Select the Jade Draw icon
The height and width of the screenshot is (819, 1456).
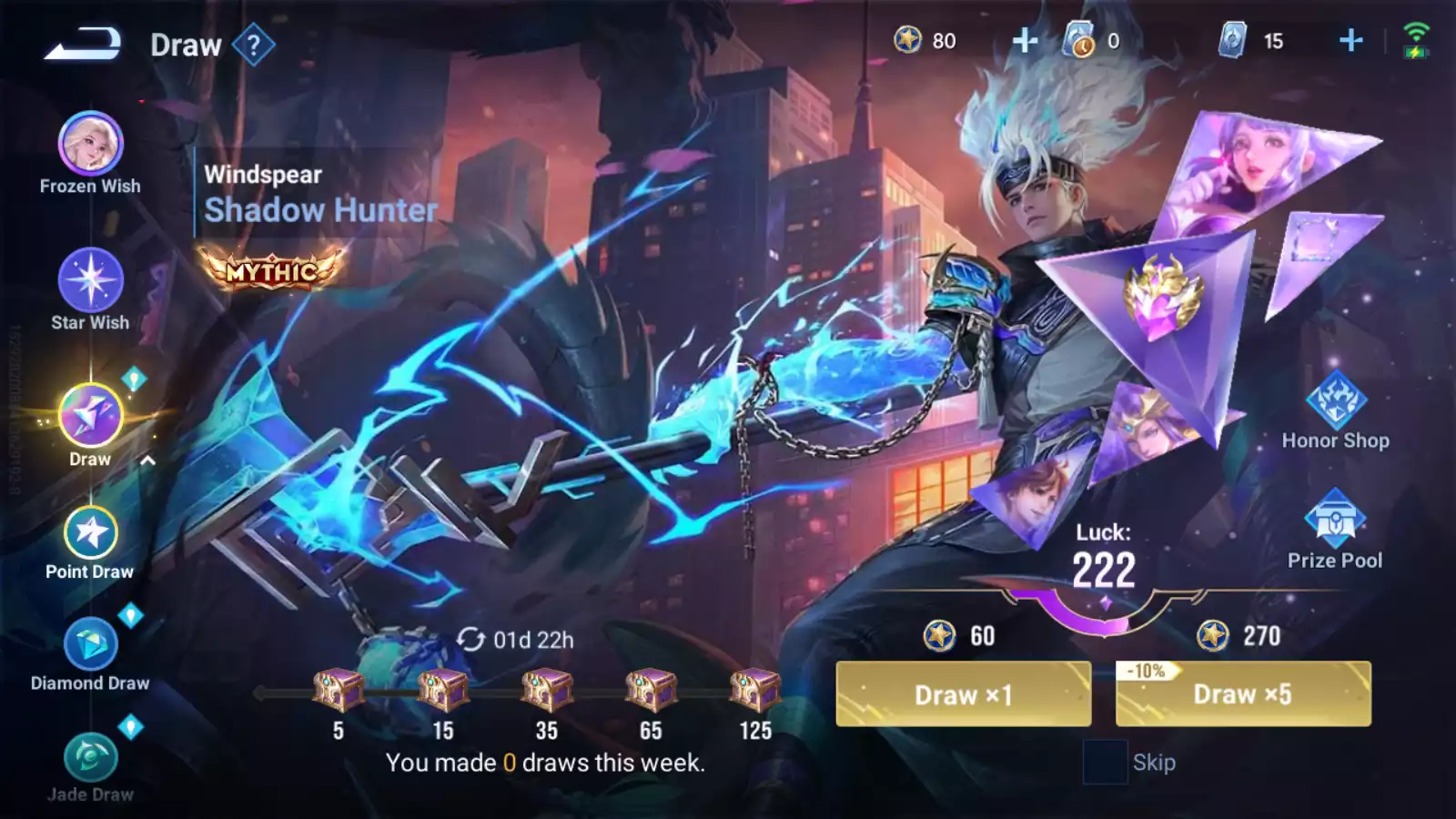[88, 755]
